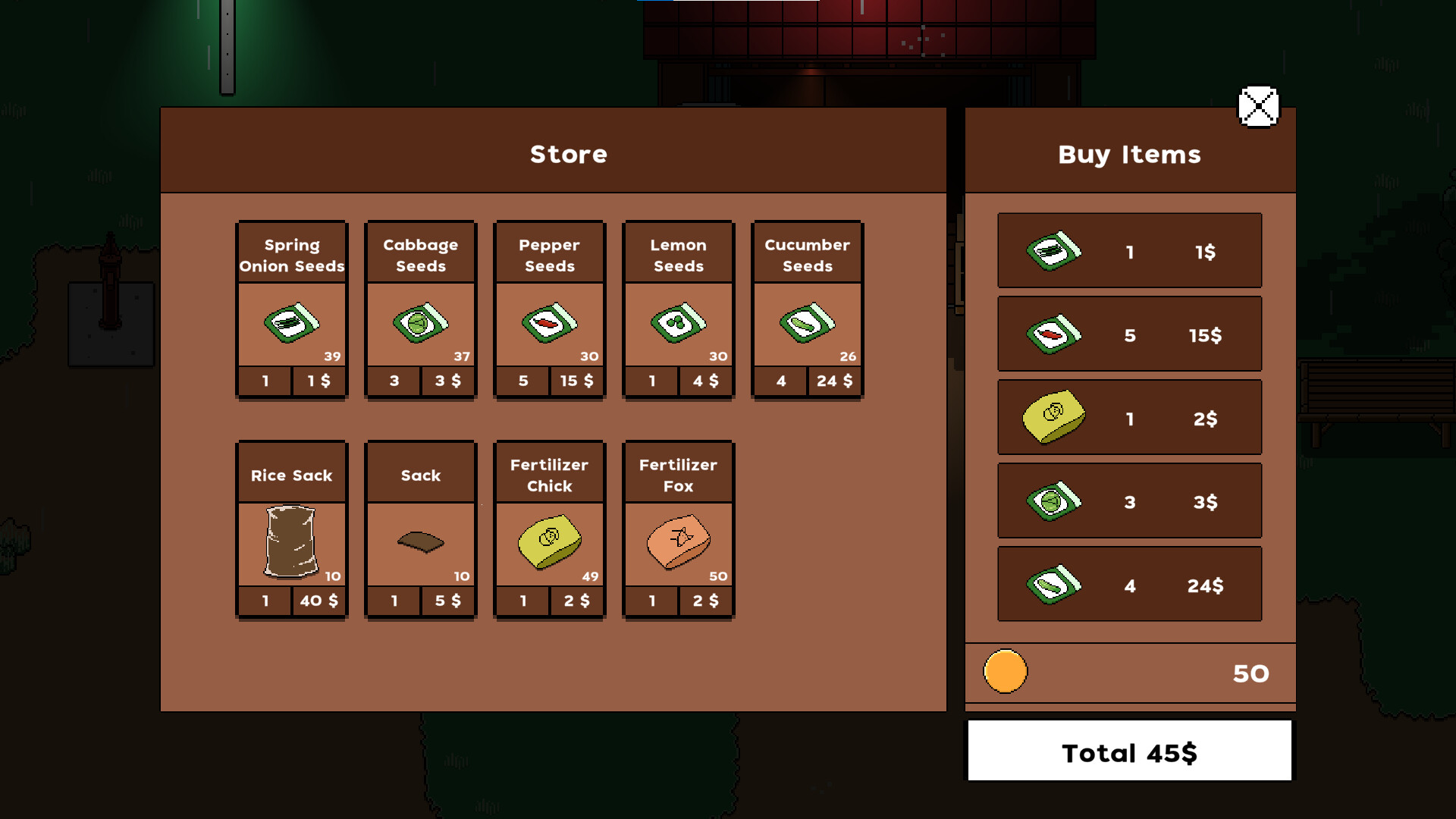This screenshot has height=819, width=1456.
Task: Select the Fertilizer Chick cart entry
Action: point(1129,417)
